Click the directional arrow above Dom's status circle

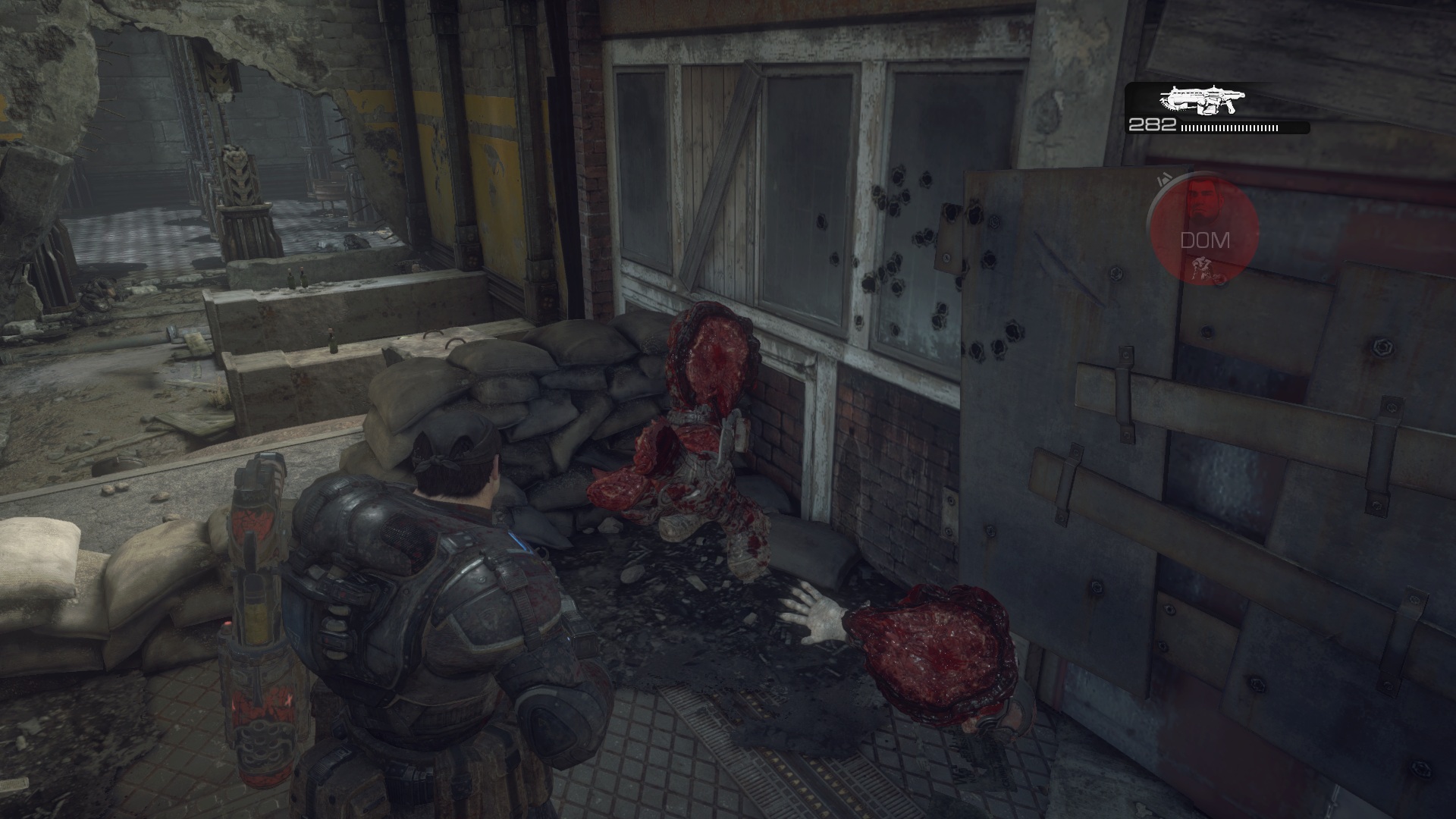point(1165,178)
